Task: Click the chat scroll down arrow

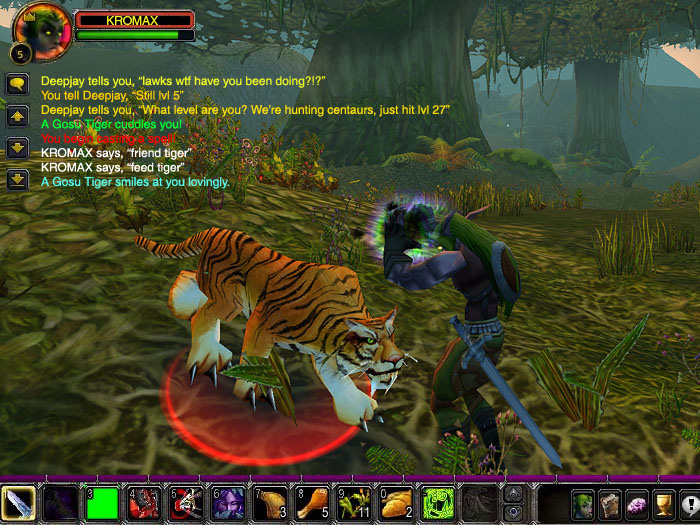Action: point(17,148)
